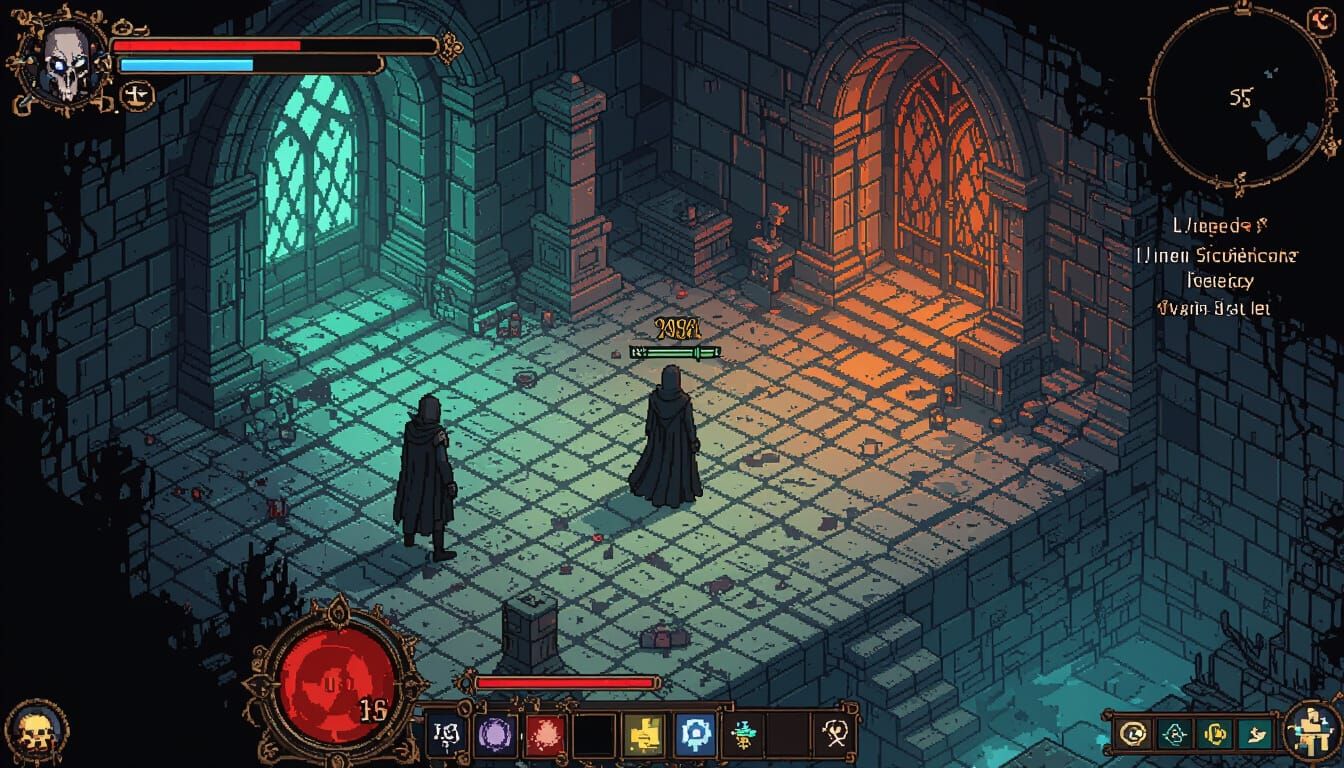Viewport: 1344px width, 768px height.
Task: Open the golden ring menu at bottom right
Action: pyautogui.click(x=1133, y=733)
